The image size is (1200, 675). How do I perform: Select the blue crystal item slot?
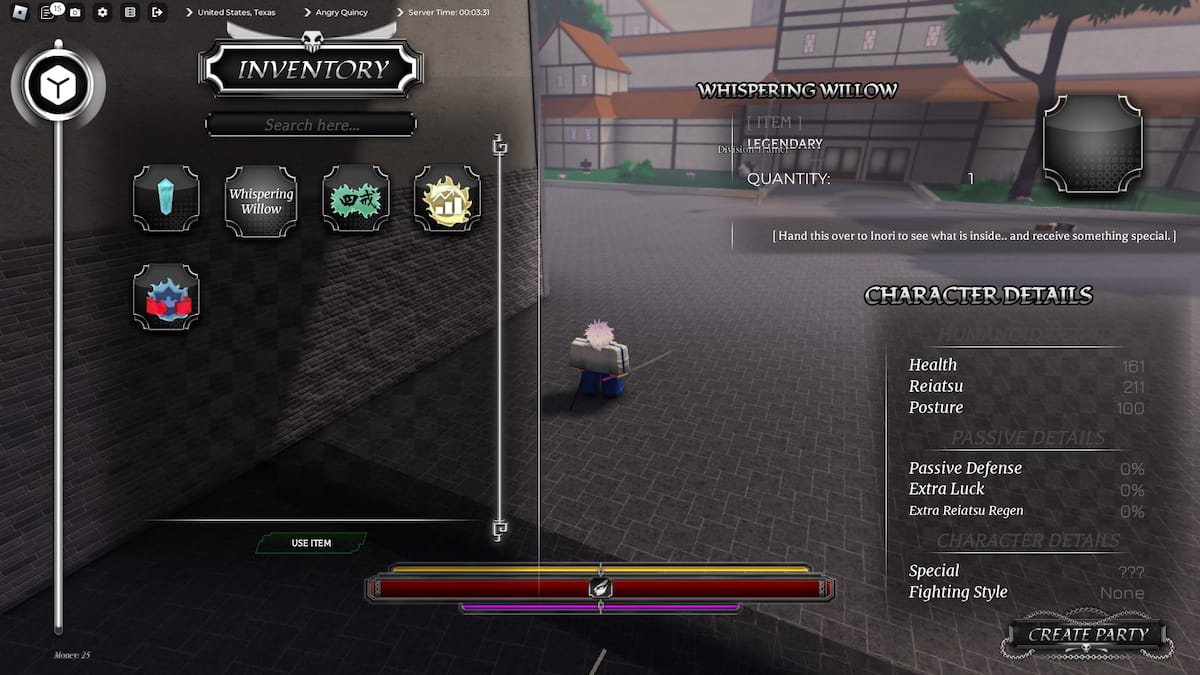point(166,199)
